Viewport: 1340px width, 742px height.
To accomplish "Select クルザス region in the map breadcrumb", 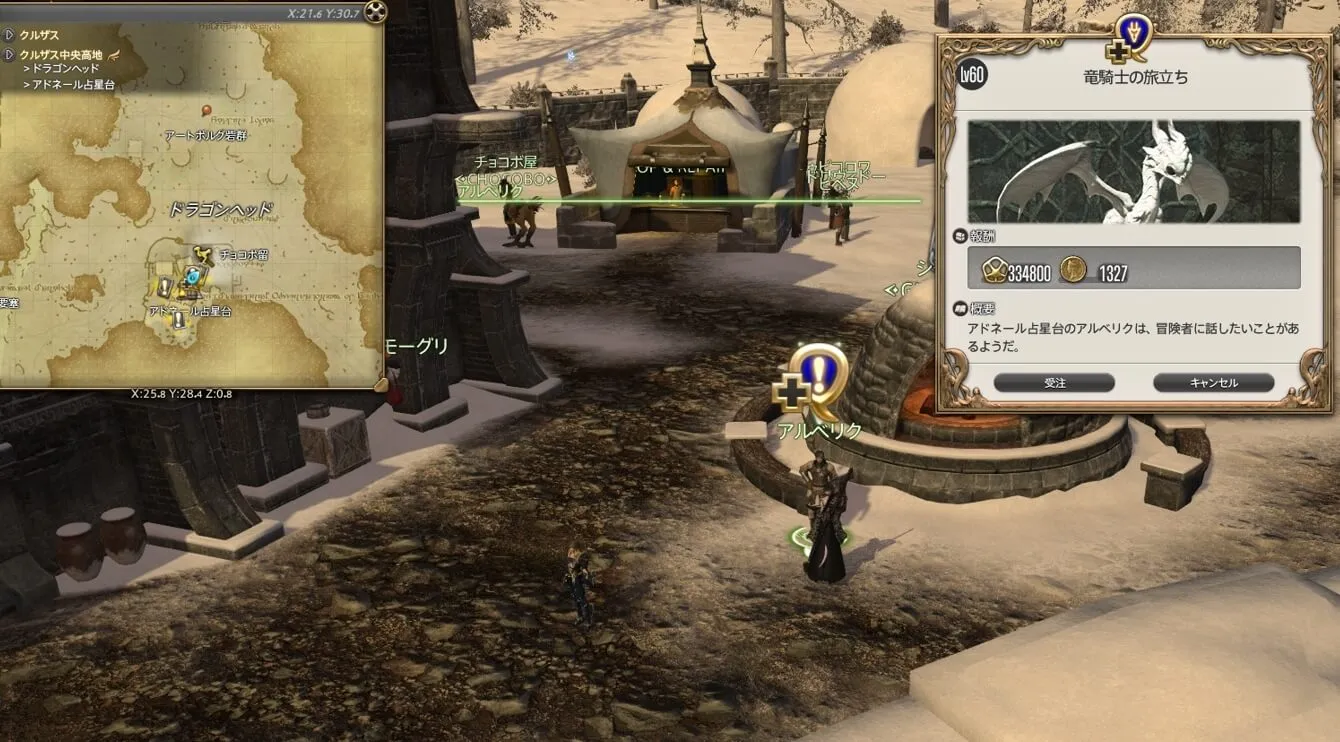I will [x=39, y=35].
